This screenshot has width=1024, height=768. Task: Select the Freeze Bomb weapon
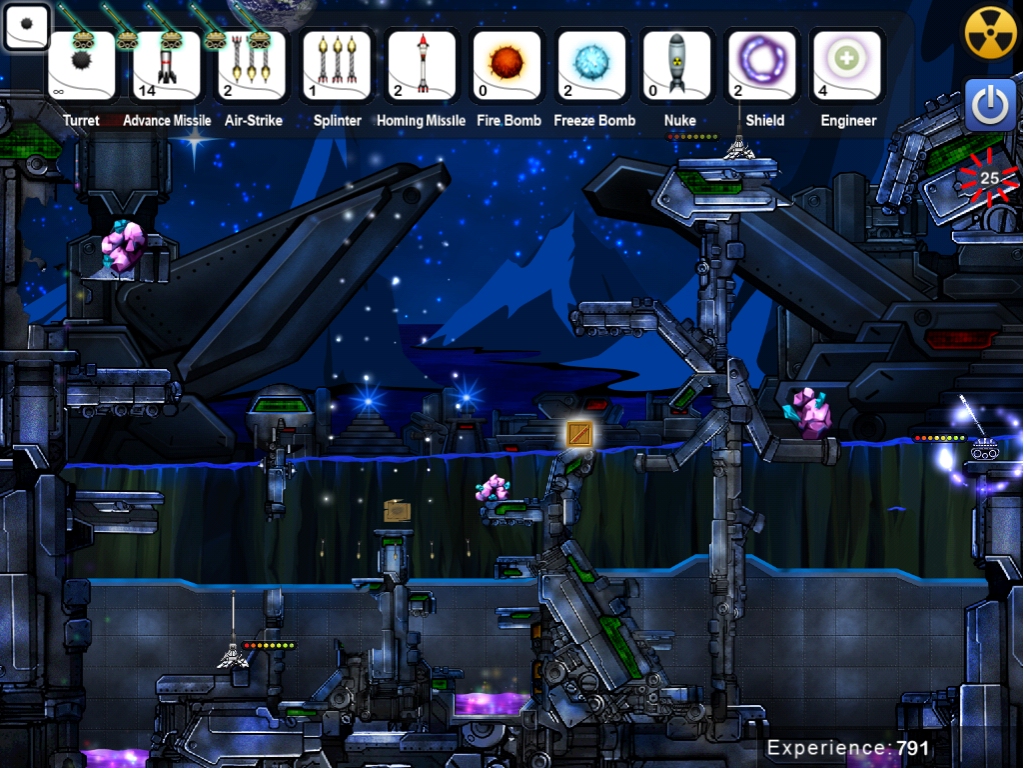coord(592,66)
